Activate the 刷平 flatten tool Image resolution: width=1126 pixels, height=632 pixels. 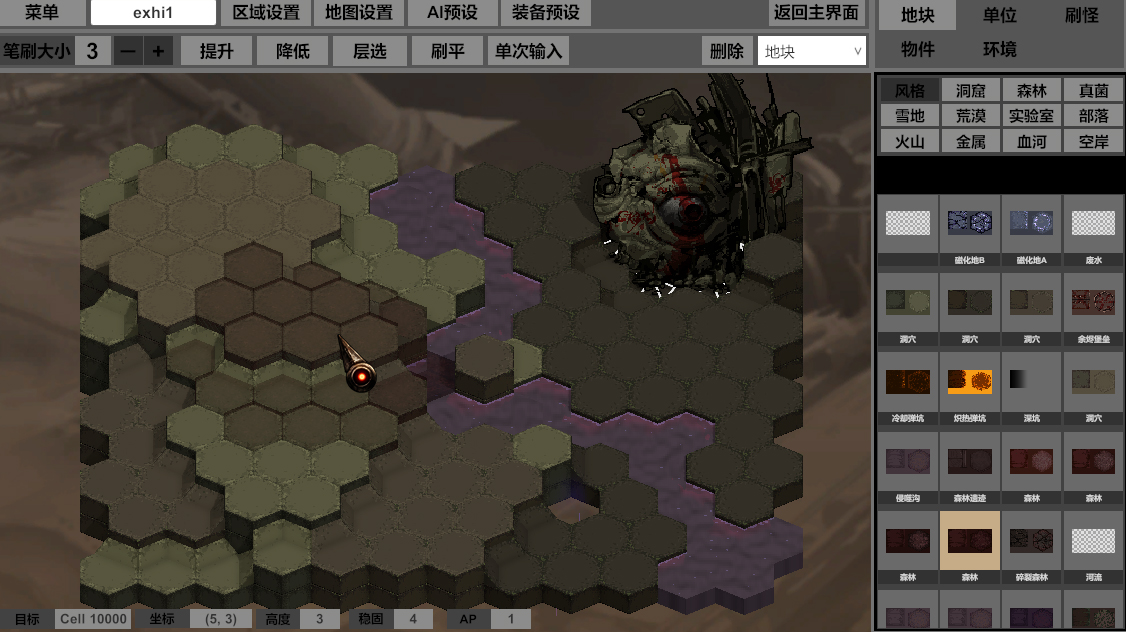(448, 51)
